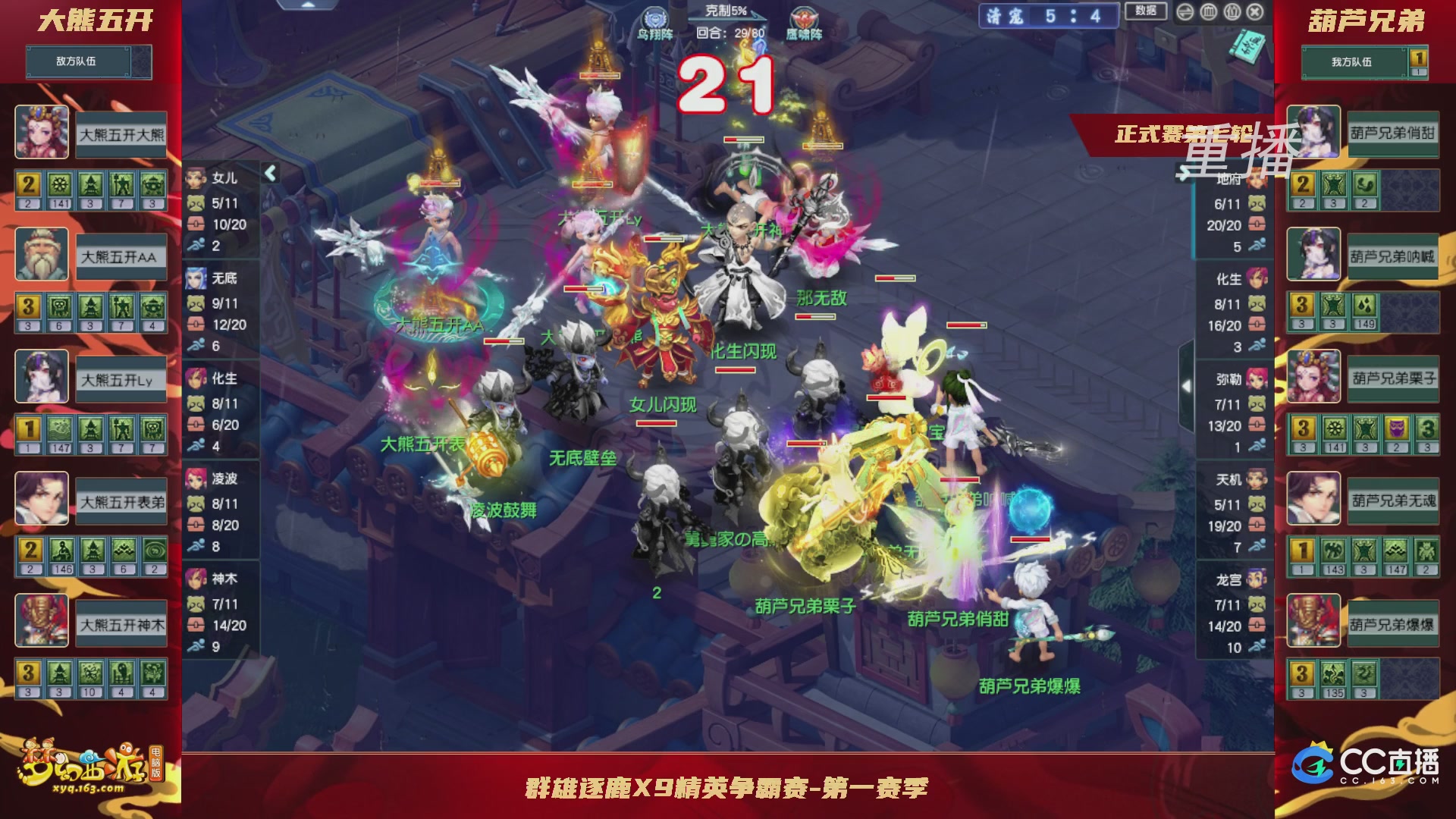Click the goblet circle icon top right
Image resolution: width=1456 pixels, height=819 pixels.
coord(1232,12)
